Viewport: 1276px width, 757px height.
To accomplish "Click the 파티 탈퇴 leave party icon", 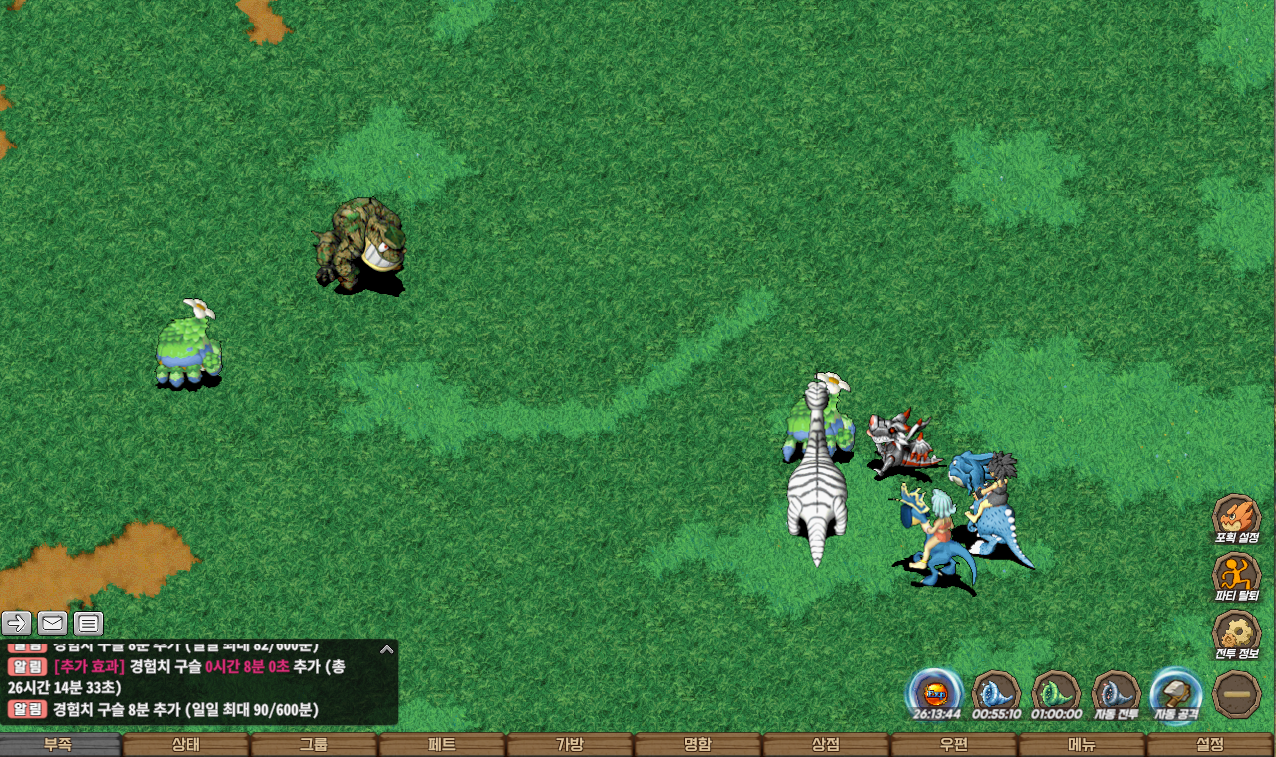I will [1236, 576].
